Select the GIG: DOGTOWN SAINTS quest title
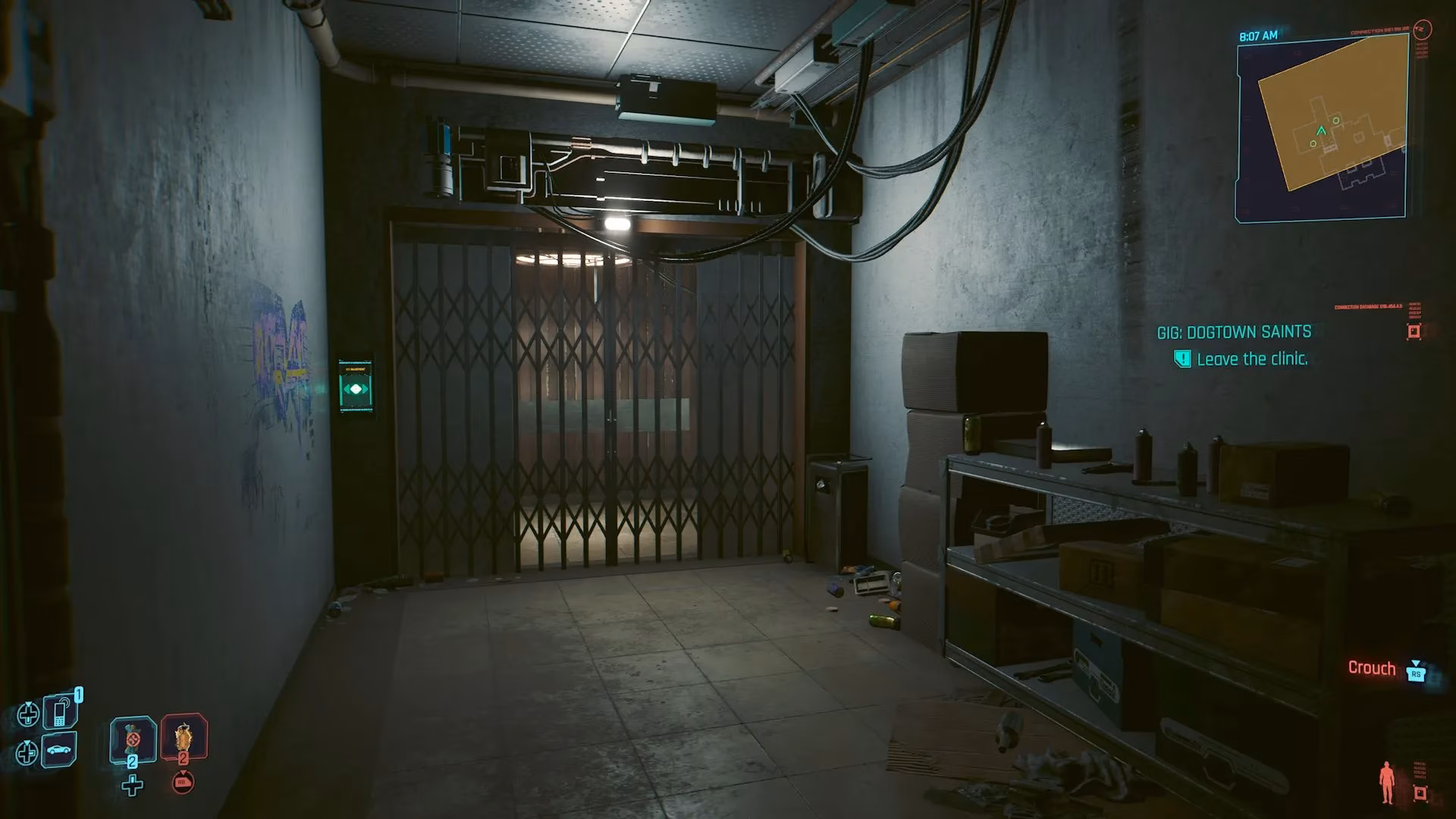Image resolution: width=1456 pixels, height=819 pixels. (1235, 331)
